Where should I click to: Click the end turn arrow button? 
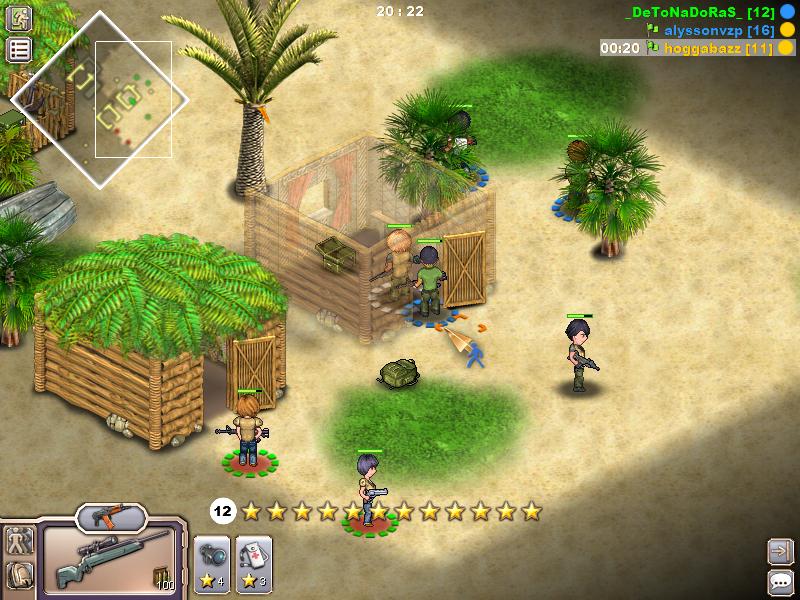pyautogui.click(x=780, y=550)
